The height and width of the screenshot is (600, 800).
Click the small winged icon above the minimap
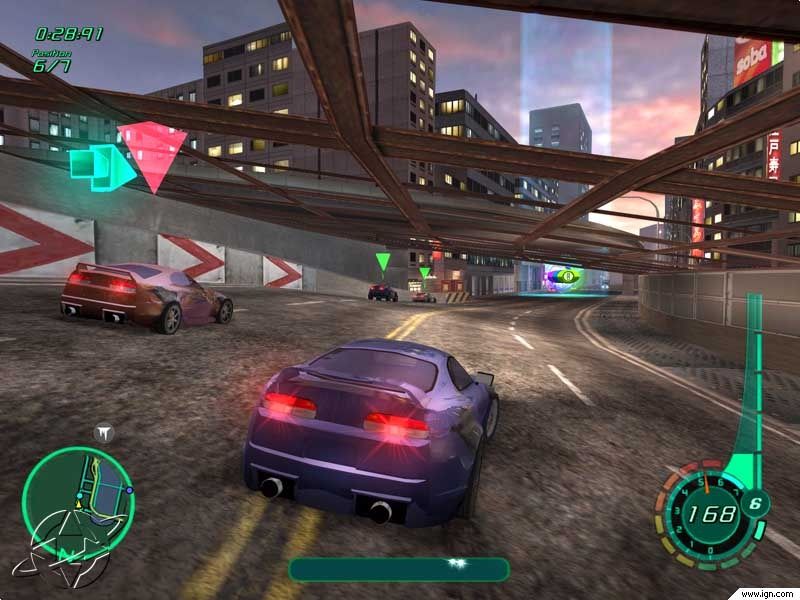click(x=104, y=432)
